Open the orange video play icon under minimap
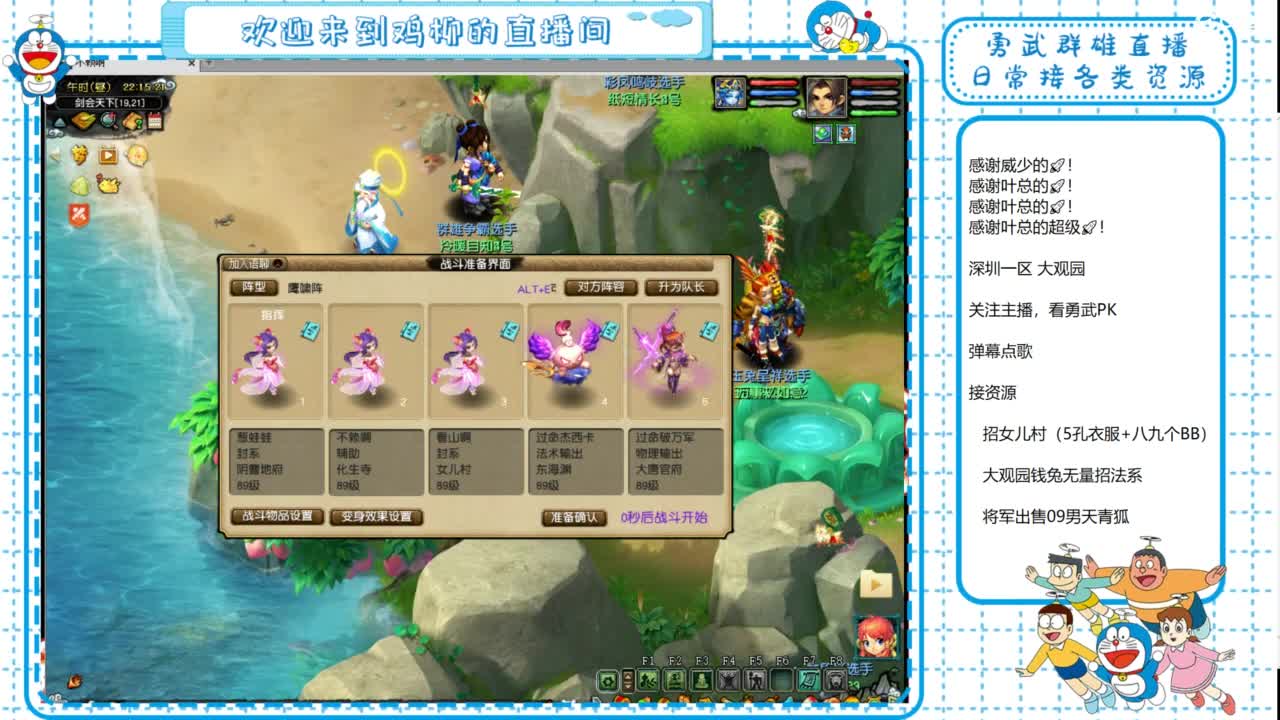Screen dimensions: 1280x720 click(x=108, y=155)
